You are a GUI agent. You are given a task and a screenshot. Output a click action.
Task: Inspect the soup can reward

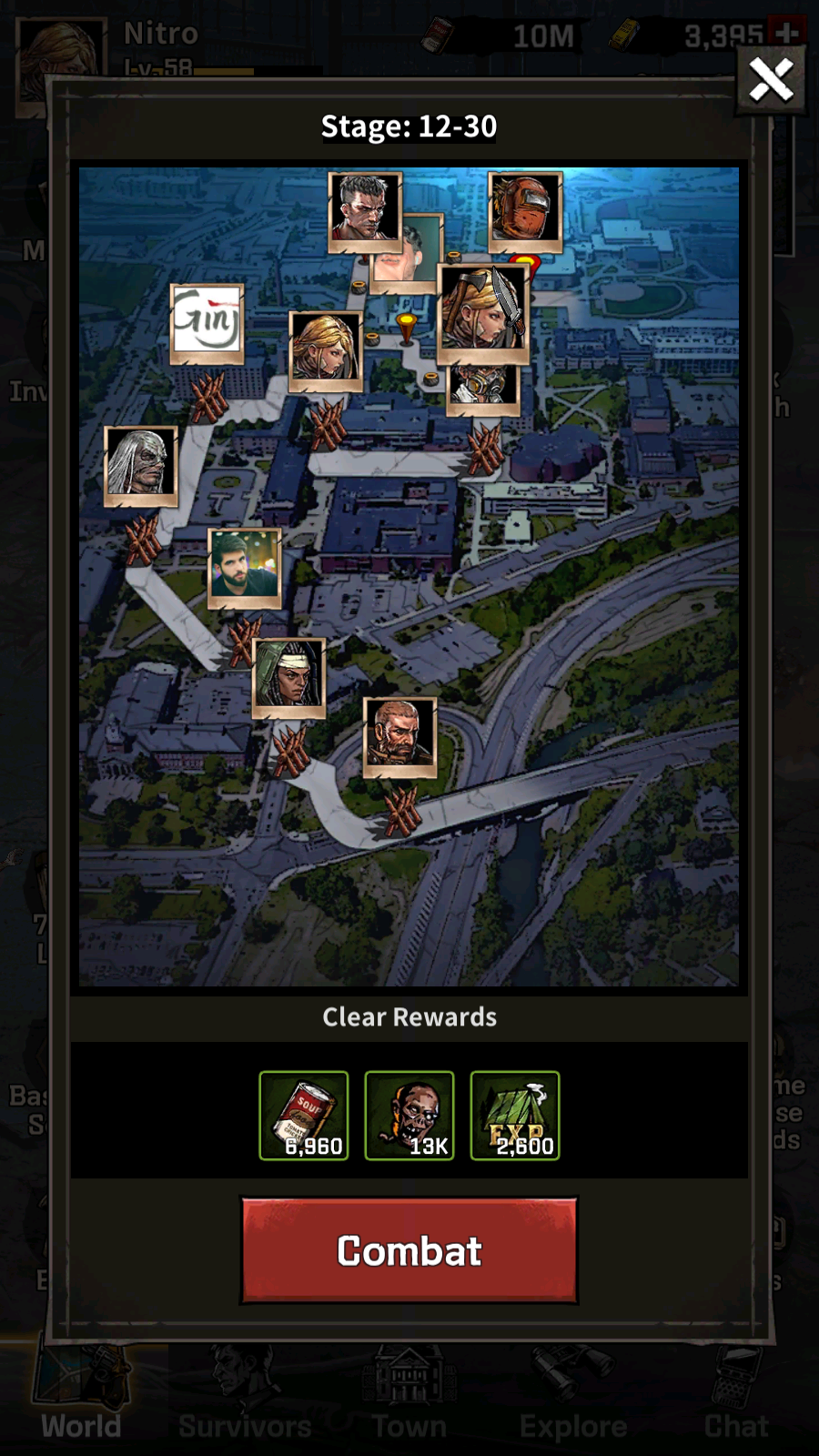click(x=304, y=1116)
